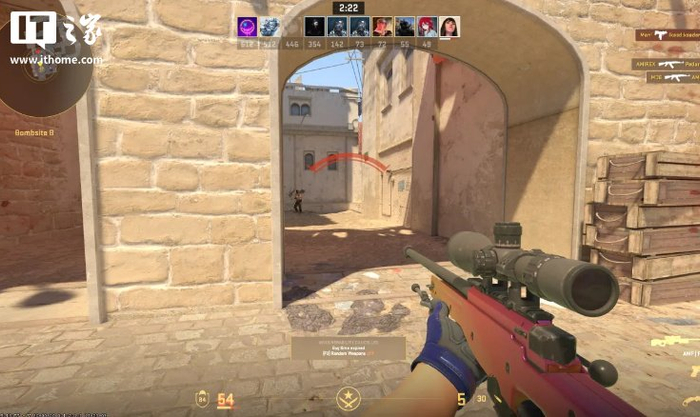Select the red-haired player avatar
Image resolution: width=700 pixels, height=417 pixels.
[x=427, y=27]
